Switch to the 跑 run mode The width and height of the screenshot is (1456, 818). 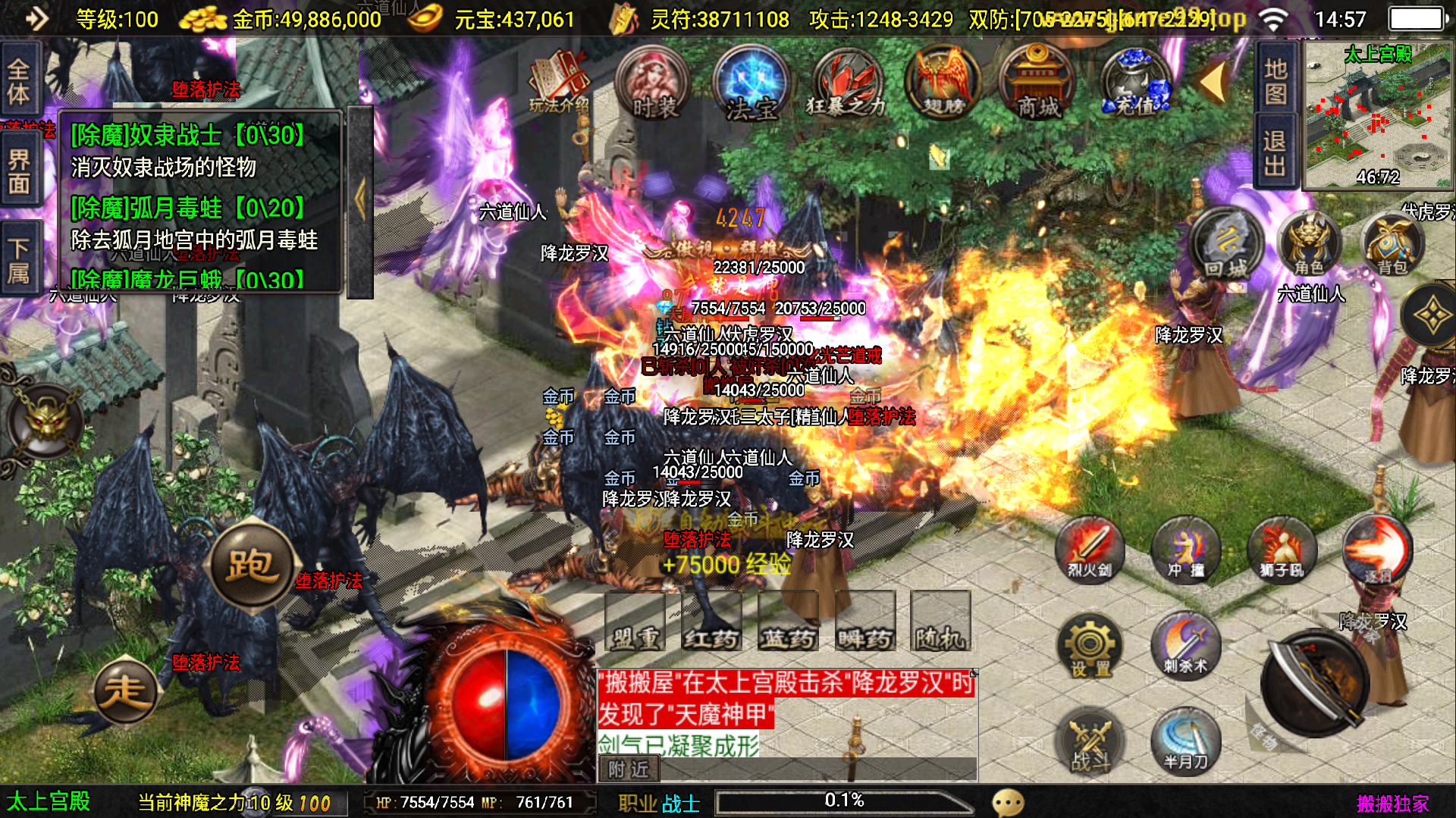pos(251,565)
